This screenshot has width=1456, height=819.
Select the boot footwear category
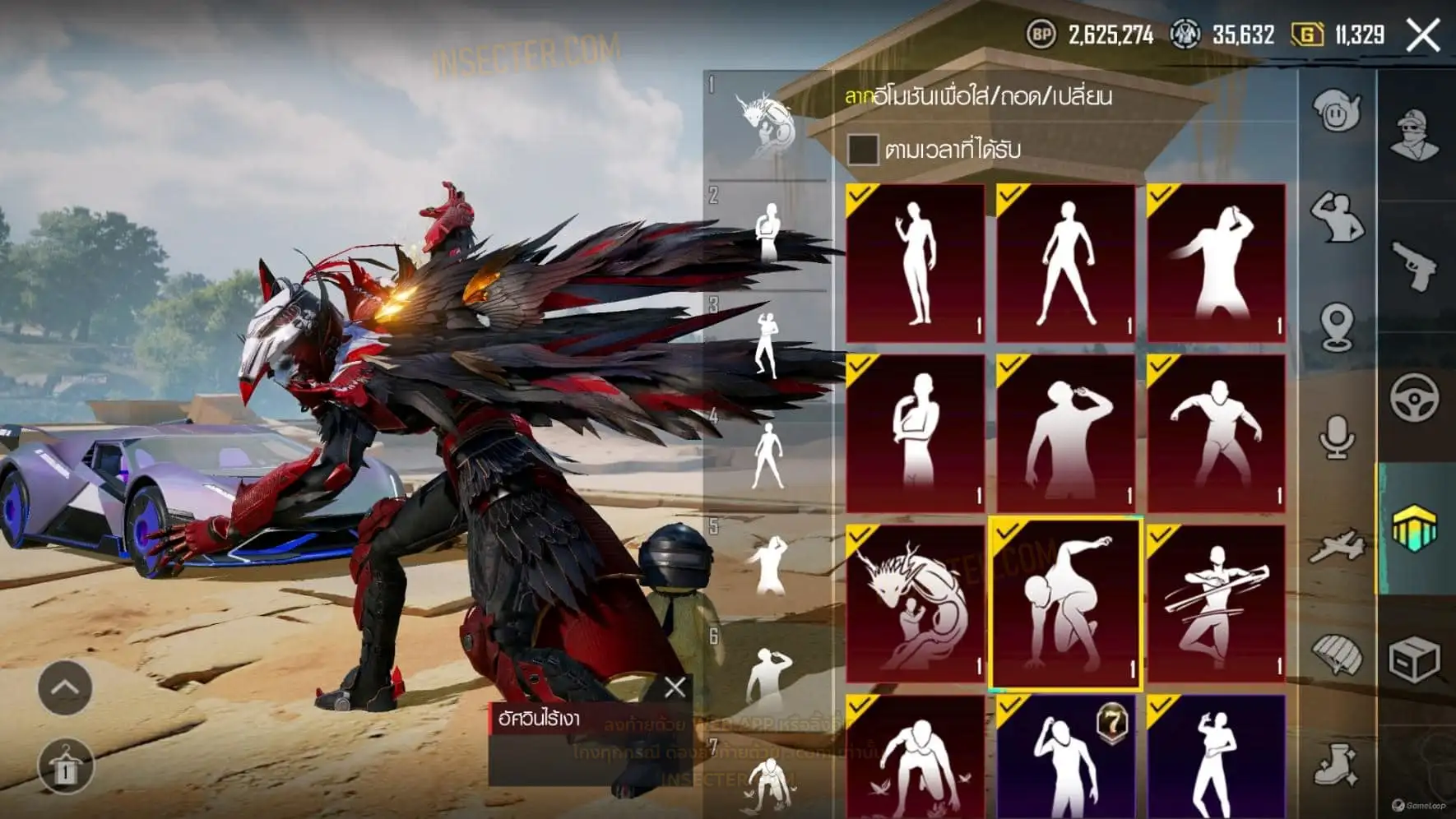click(x=1336, y=766)
